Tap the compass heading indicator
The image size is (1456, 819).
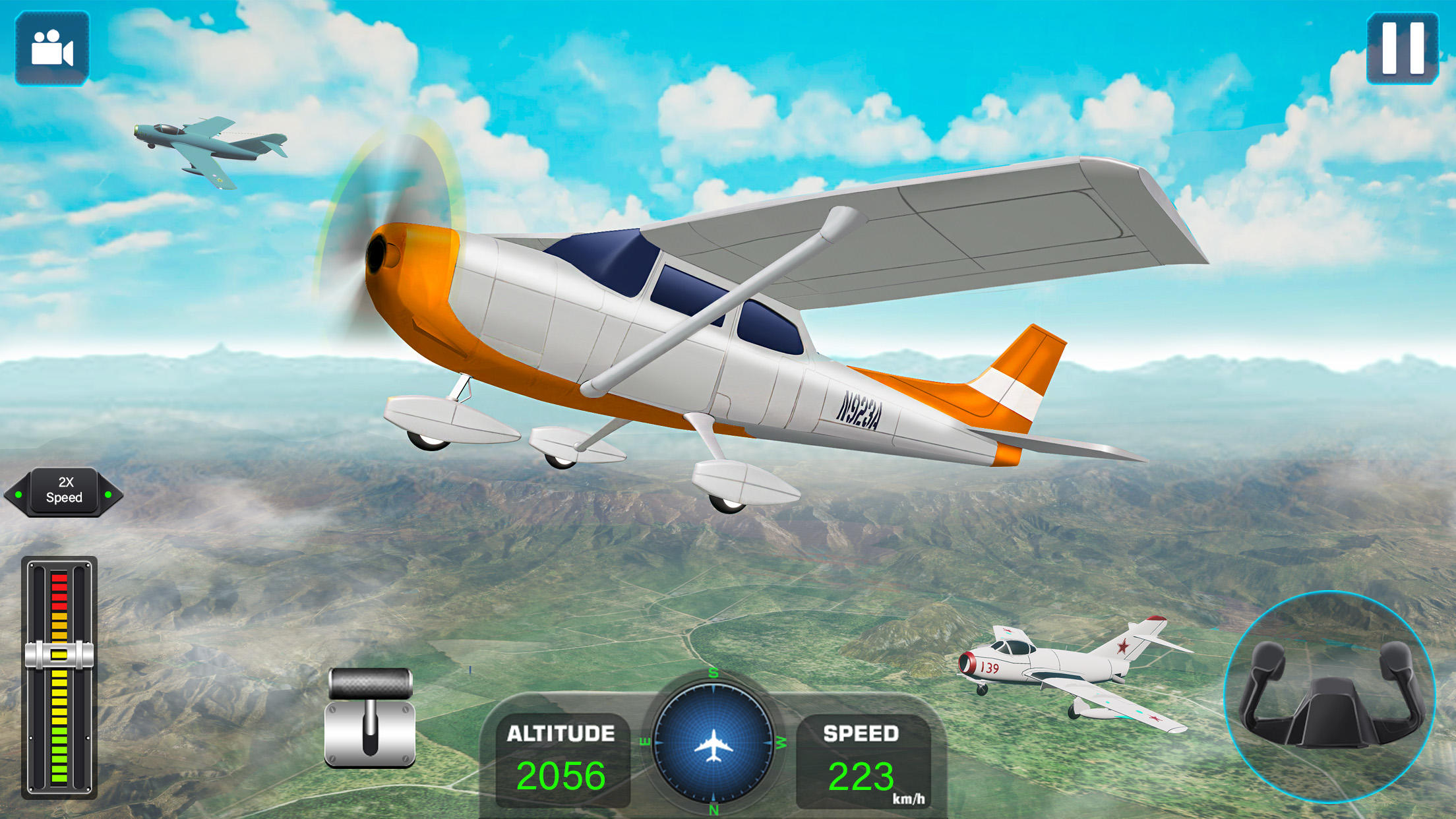tap(713, 743)
